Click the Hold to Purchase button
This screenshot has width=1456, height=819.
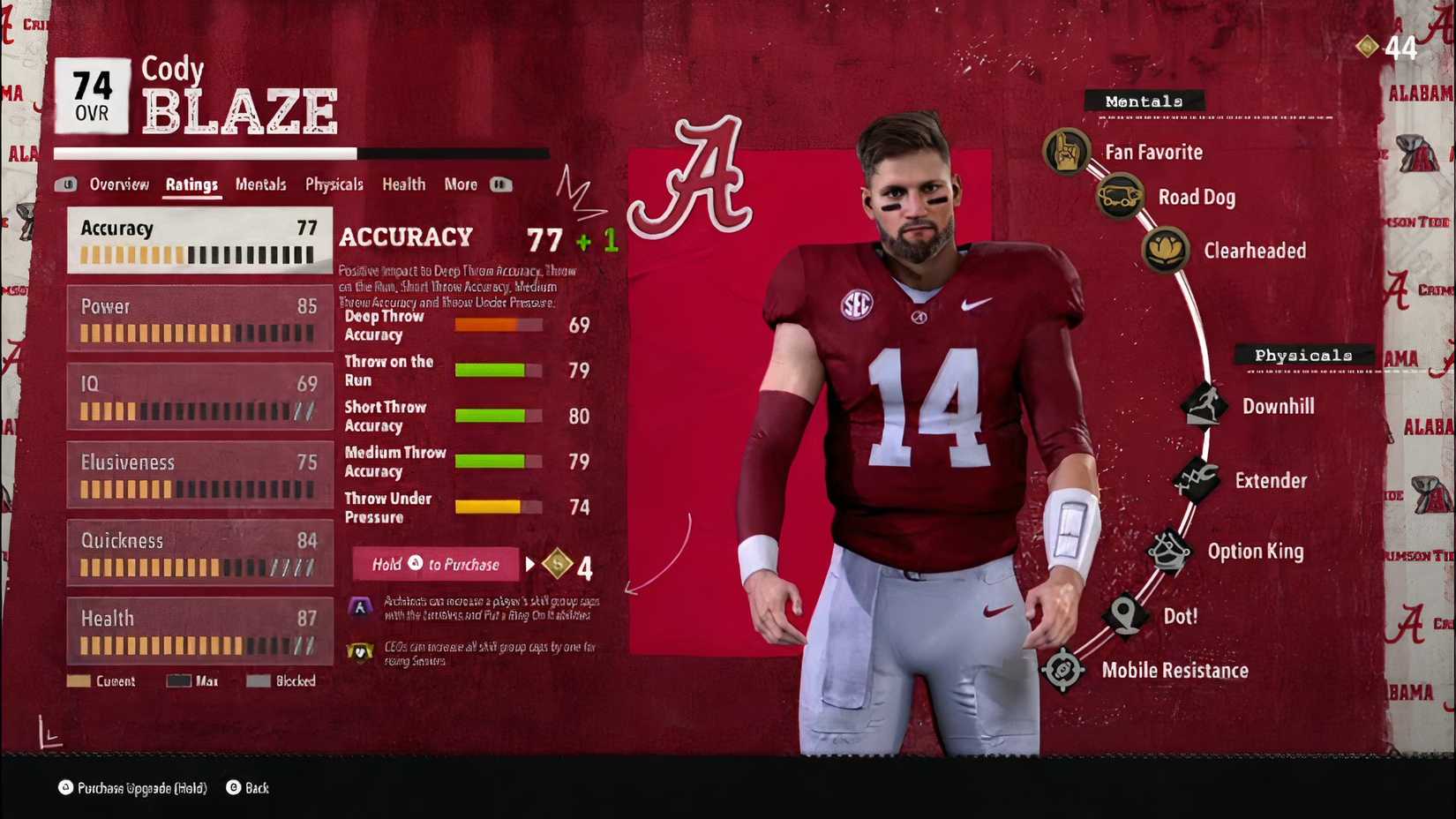click(x=434, y=564)
